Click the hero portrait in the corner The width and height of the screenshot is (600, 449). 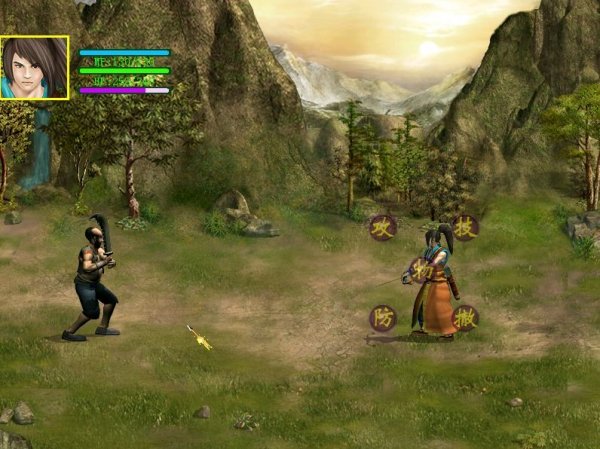(34, 68)
